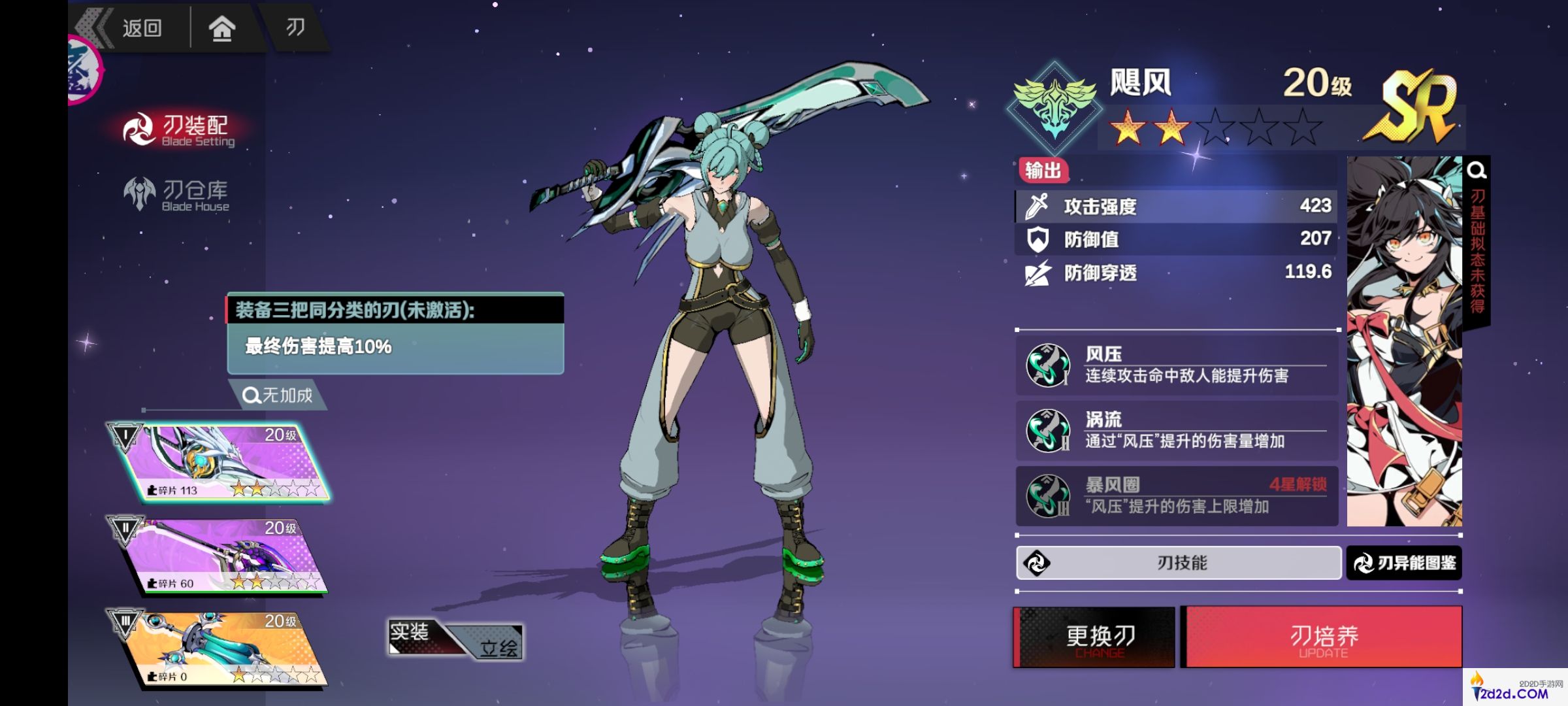Select blade slot I with 113 fragments
This screenshot has width=1568, height=706.
point(220,462)
